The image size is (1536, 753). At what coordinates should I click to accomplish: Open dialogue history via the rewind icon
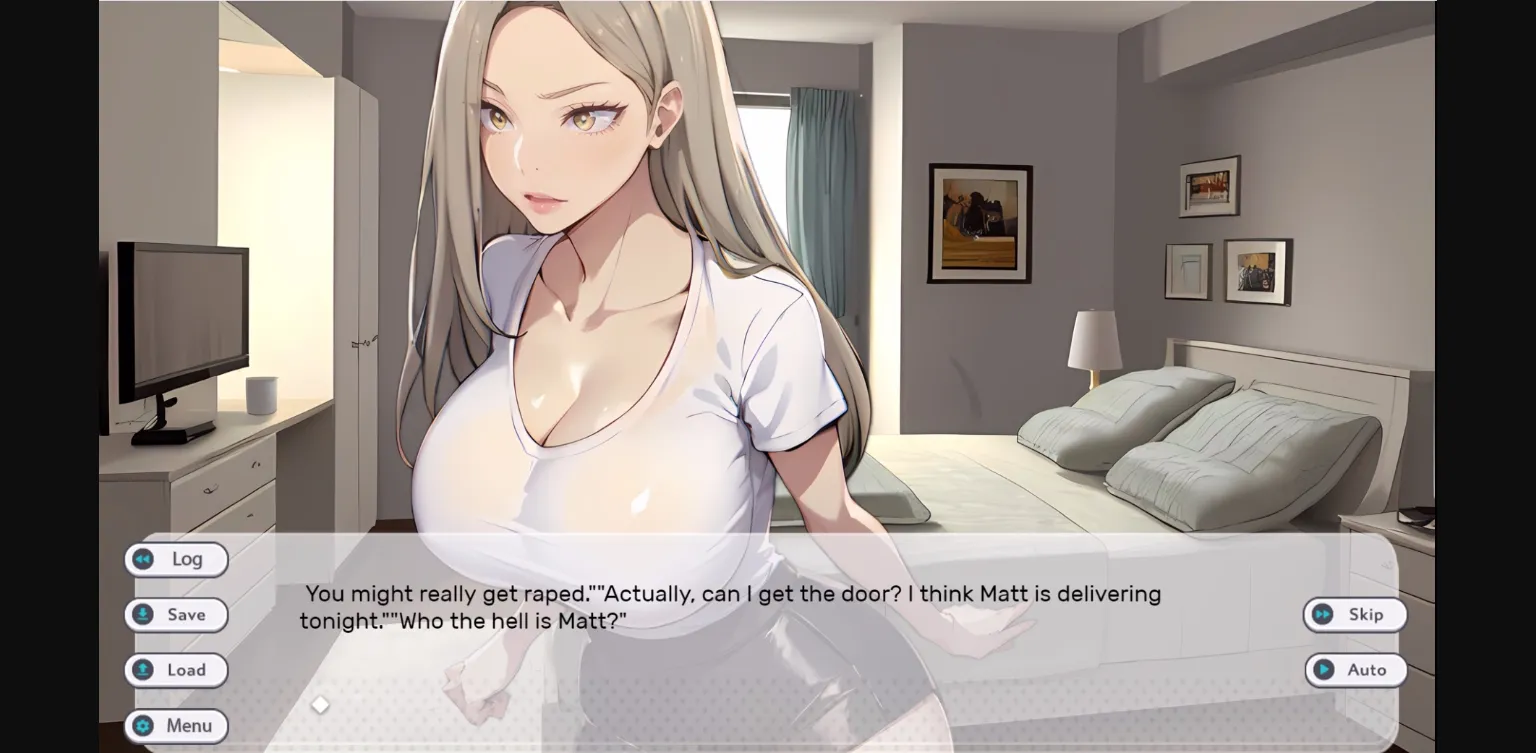point(142,559)
